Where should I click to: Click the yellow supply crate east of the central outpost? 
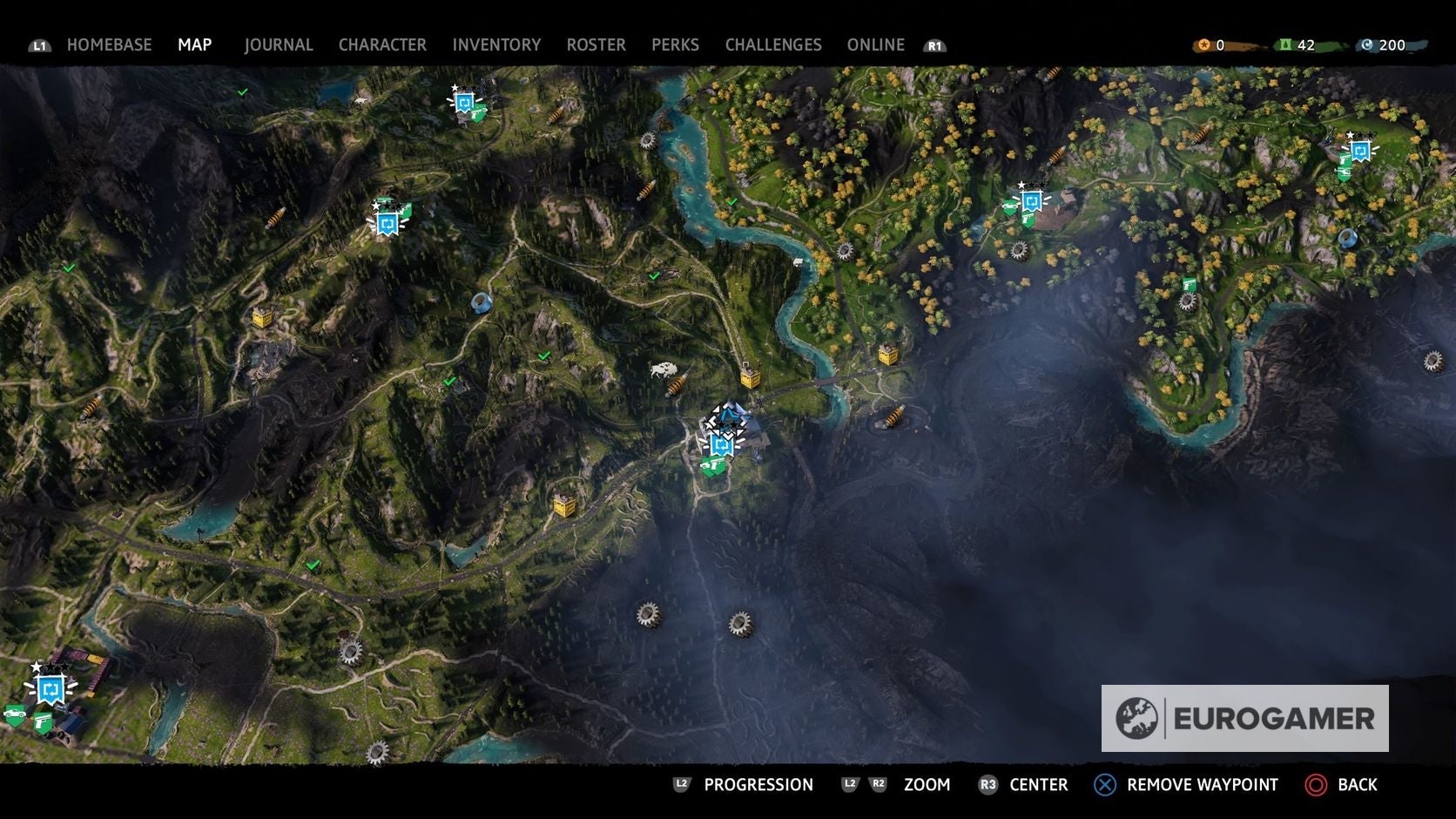(x=751, y=378)
